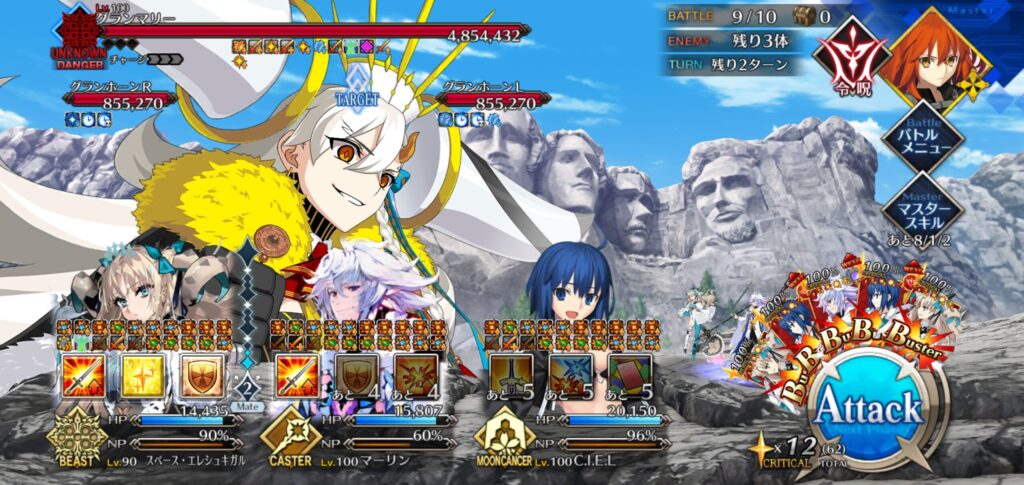The width and height of the screenshot is (1024, 485).
Task: Activate Space Ereshkigal's golden sparkle skill
Action: 142,376
